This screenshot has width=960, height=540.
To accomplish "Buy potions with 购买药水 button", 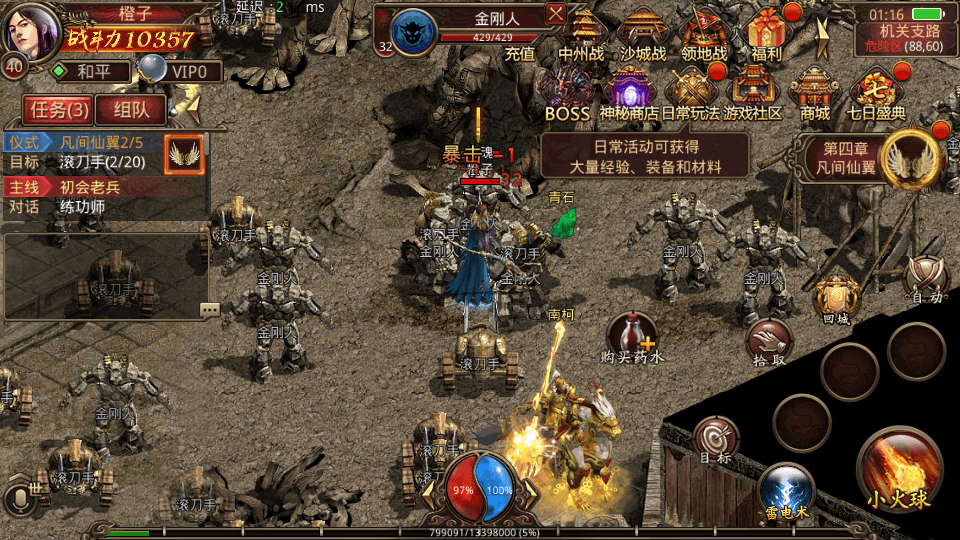I will 632,337.
